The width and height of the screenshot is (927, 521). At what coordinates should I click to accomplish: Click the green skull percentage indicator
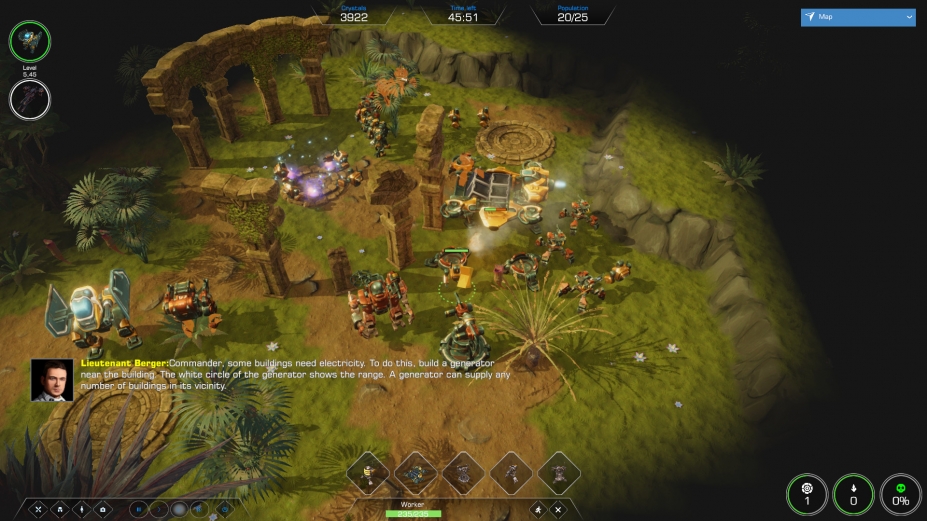(x=900, y=494)
